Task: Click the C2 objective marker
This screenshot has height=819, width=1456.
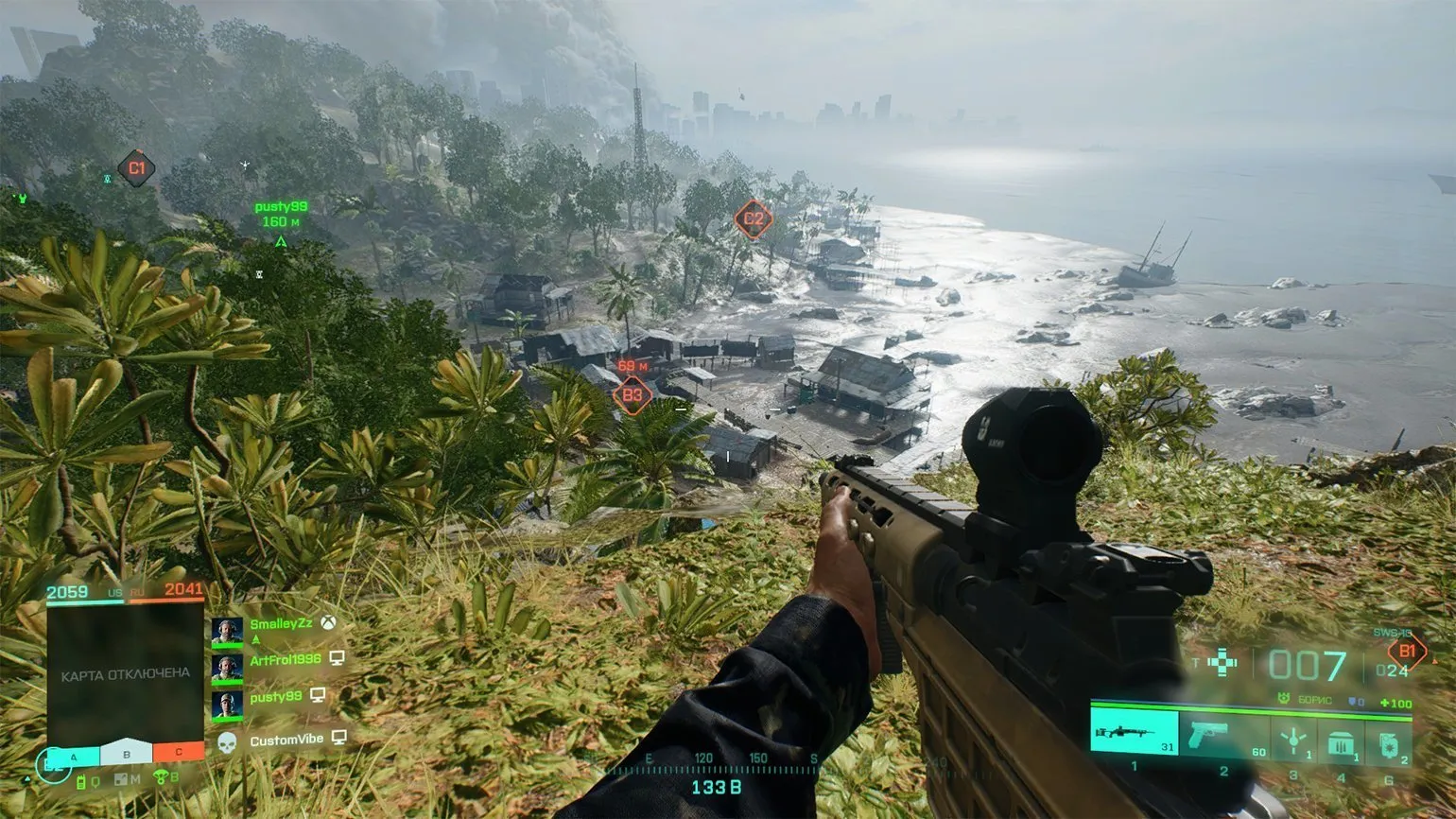Action: coord(754,219)
